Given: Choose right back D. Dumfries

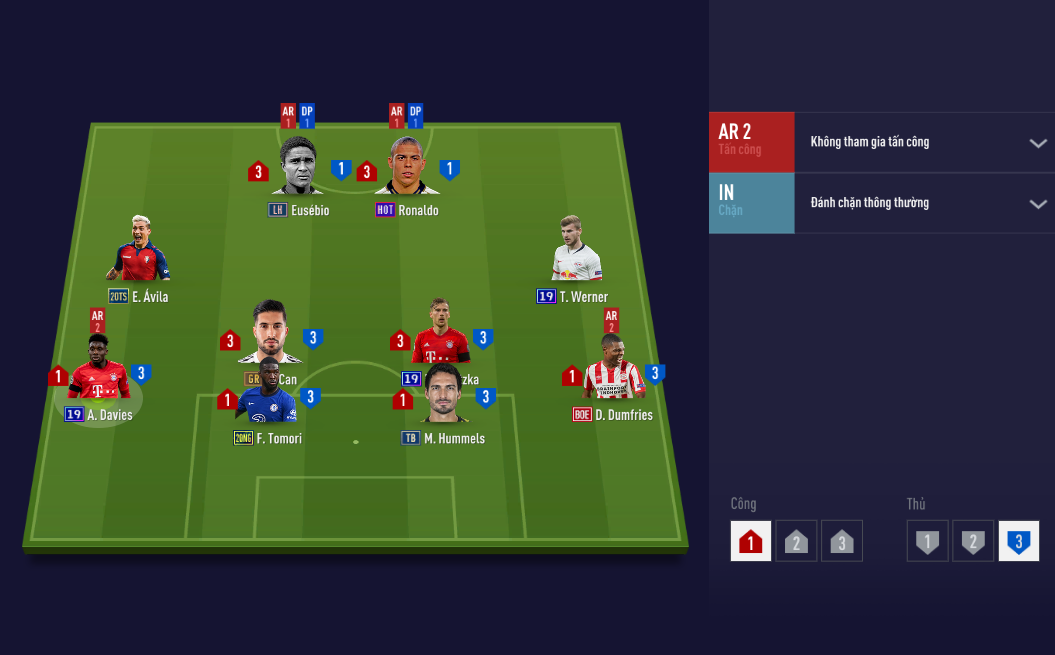Looking at the screenshot, I should click(x=613, y=370).
